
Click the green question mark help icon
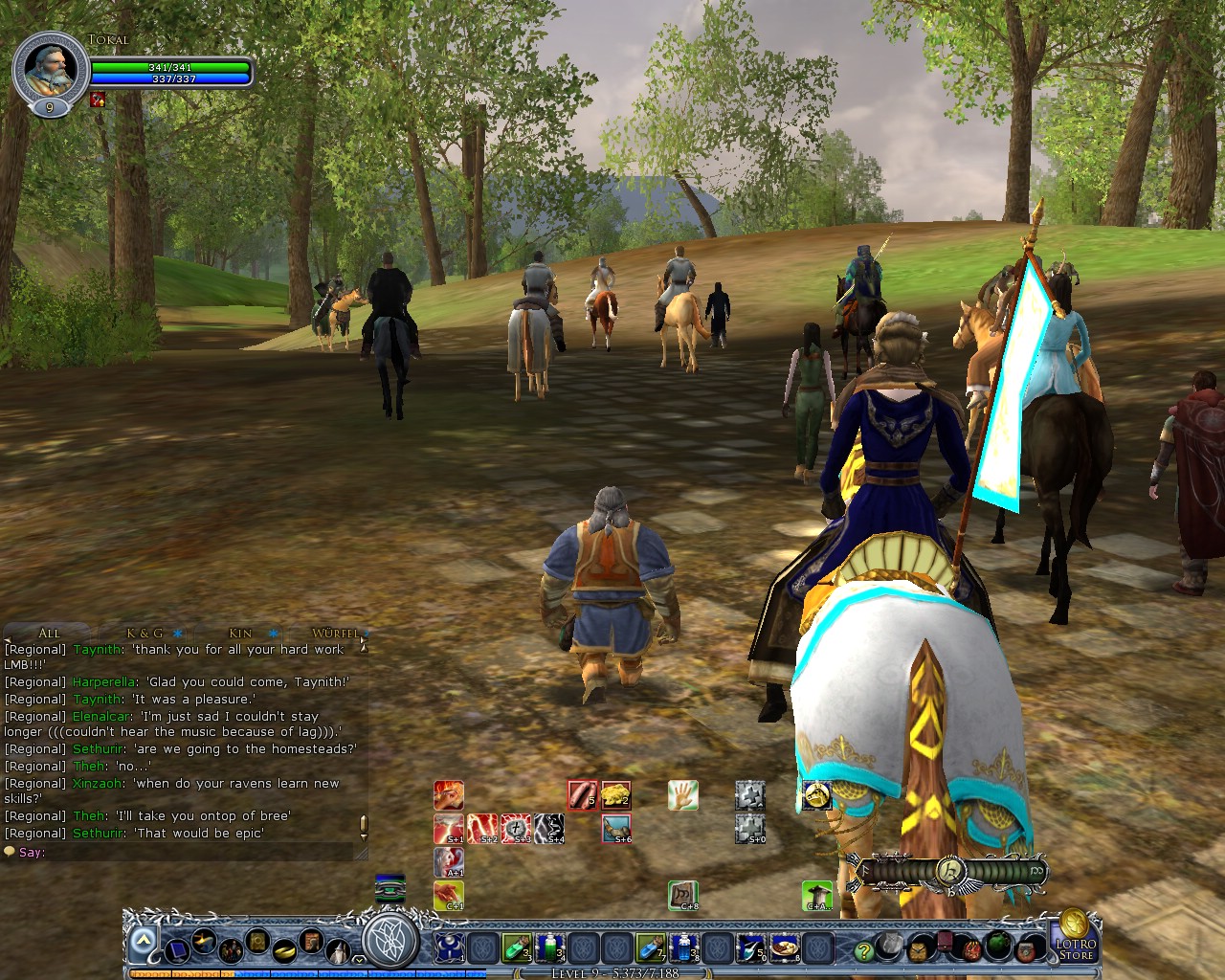(862, 950)
